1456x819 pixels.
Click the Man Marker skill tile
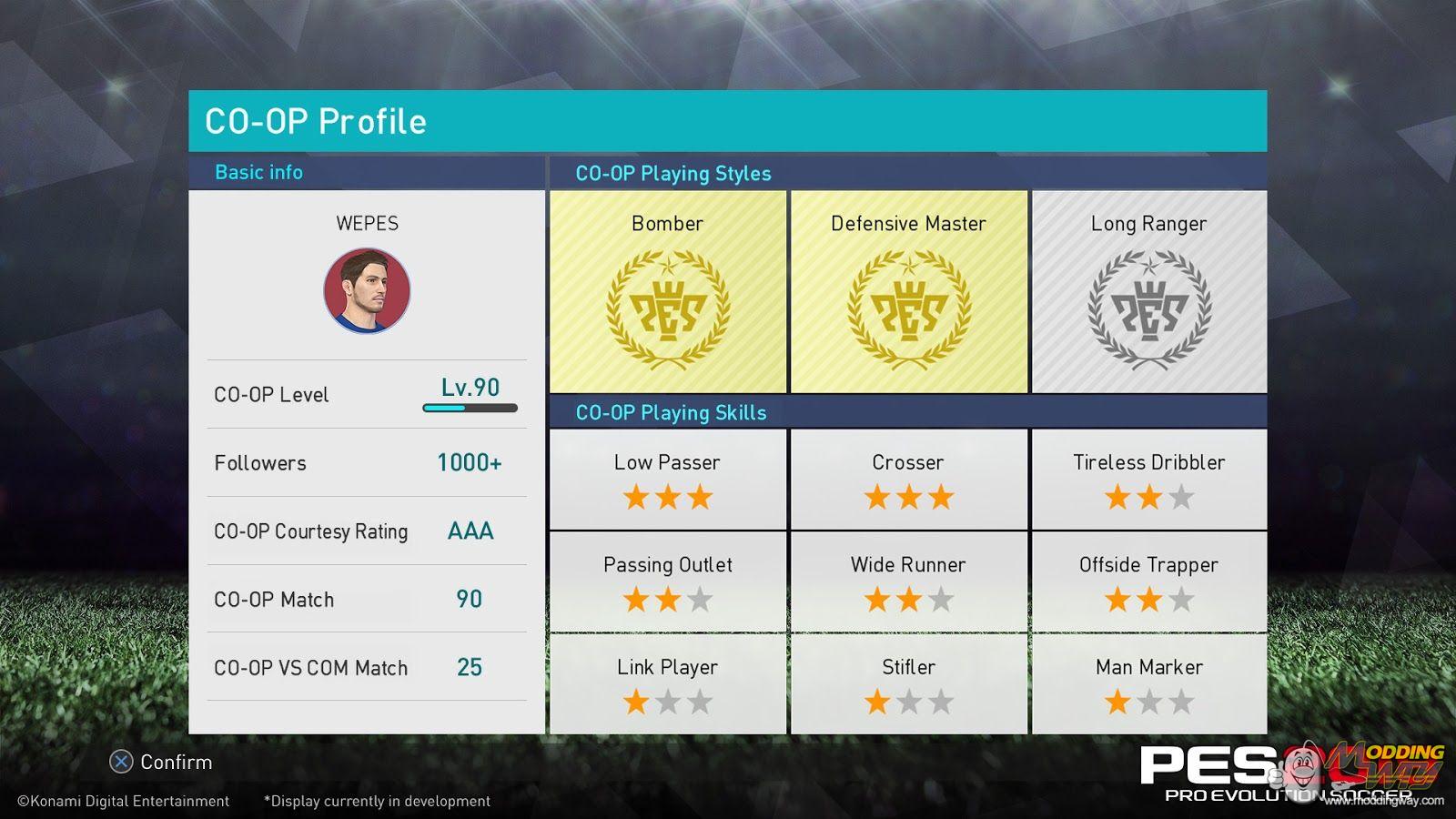(x=1148, y=684)
